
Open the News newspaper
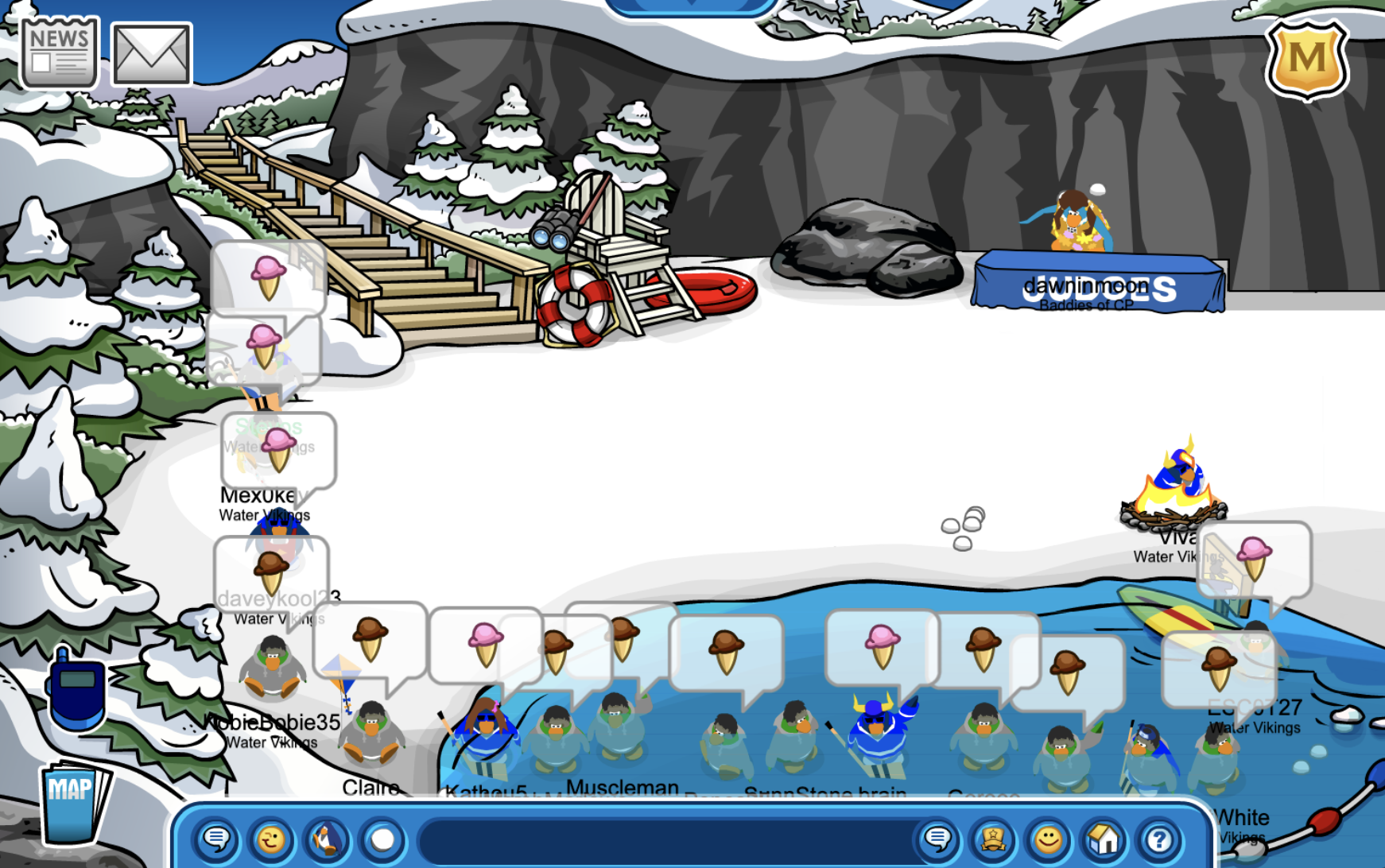[59, 53]
